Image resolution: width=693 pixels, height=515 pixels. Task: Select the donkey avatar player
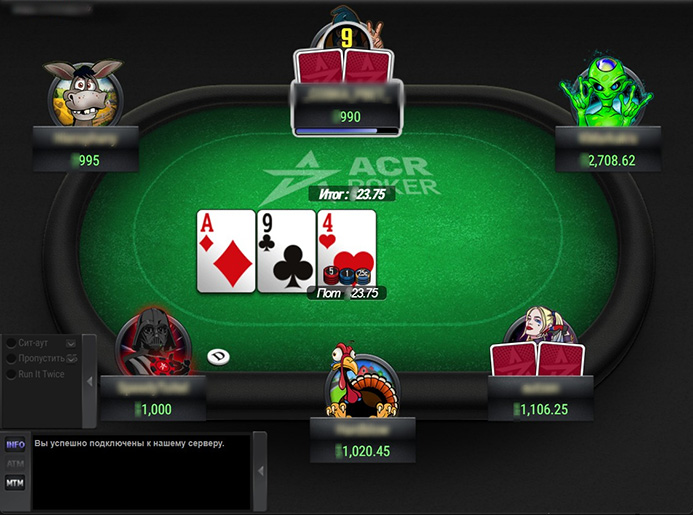pos(83,91)
